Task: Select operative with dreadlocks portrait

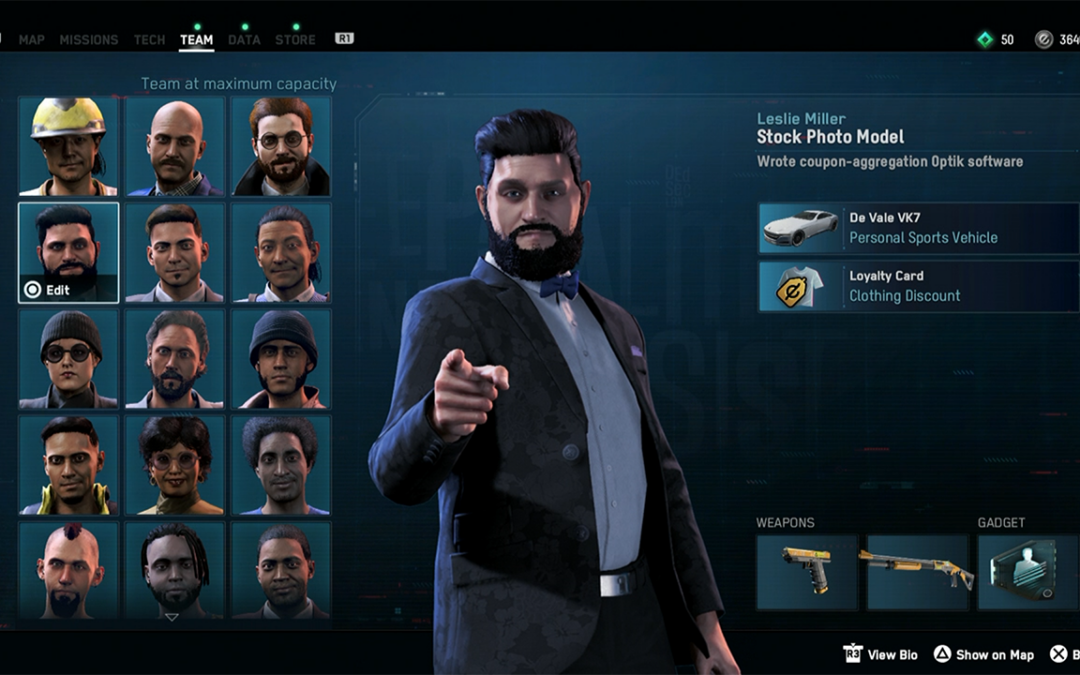Action: [175, 570]
